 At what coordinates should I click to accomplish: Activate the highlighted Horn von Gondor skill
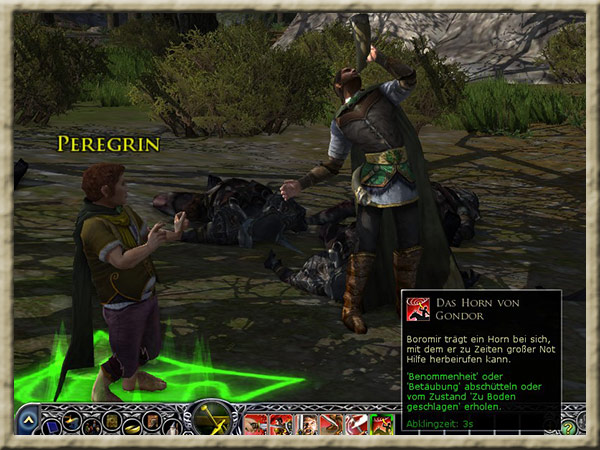pos(381,424)
